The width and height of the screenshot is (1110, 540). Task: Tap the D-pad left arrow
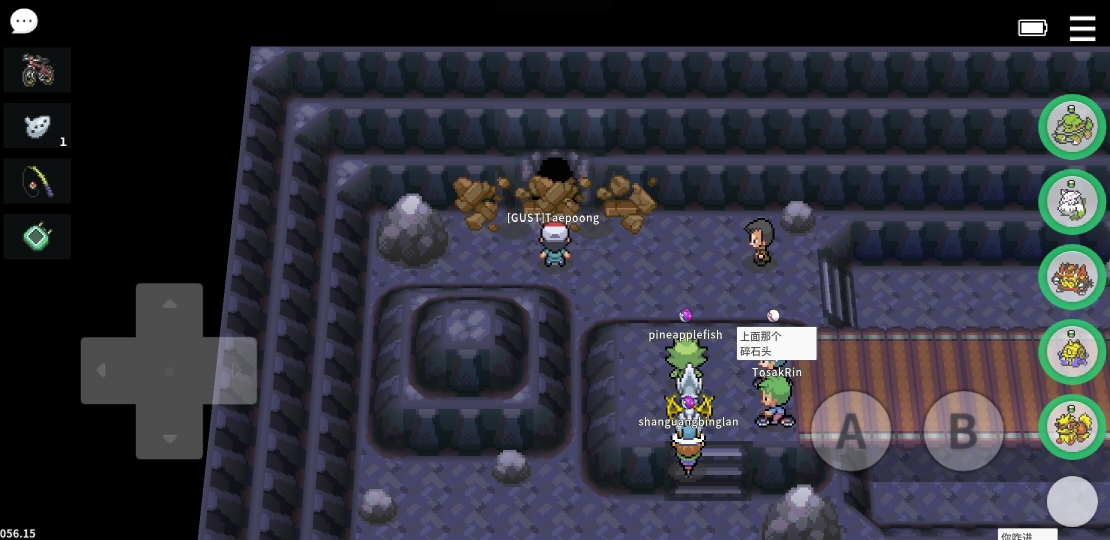[x=102, y=371]
